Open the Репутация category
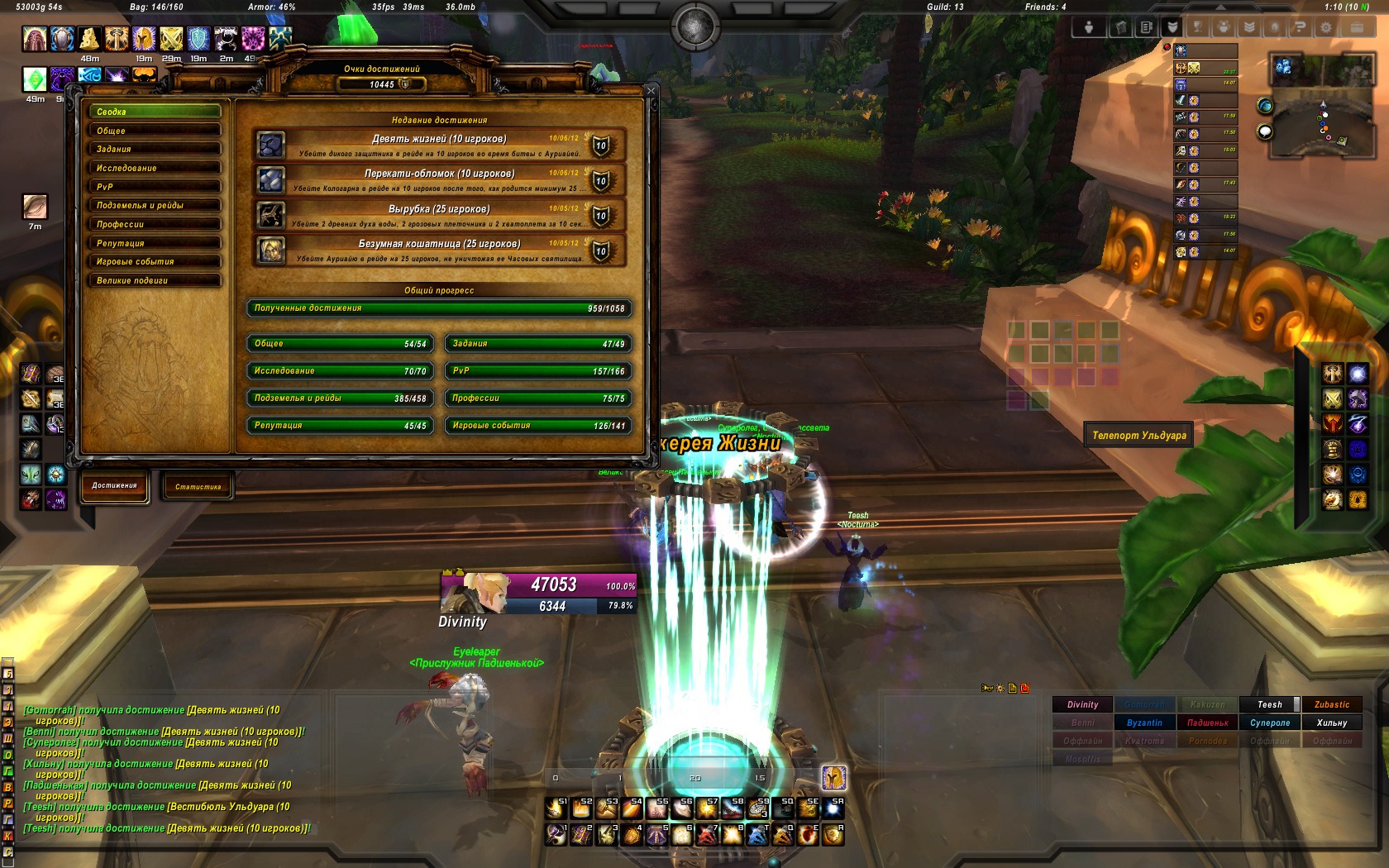Viewport: 1389px width, 868px height. pyautogui.click(x=155, y=243)
